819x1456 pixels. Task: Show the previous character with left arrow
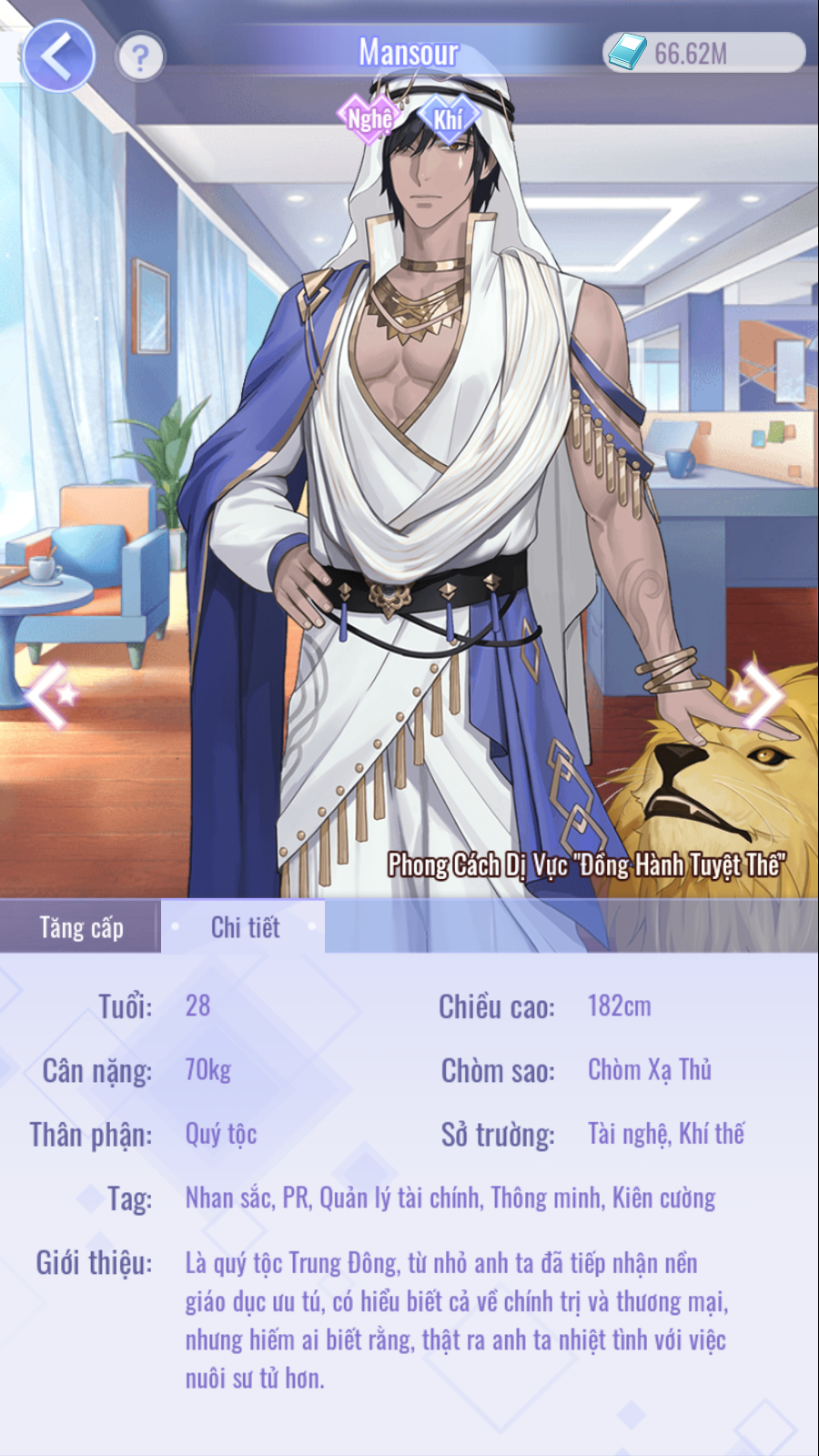tap(50, 696)
